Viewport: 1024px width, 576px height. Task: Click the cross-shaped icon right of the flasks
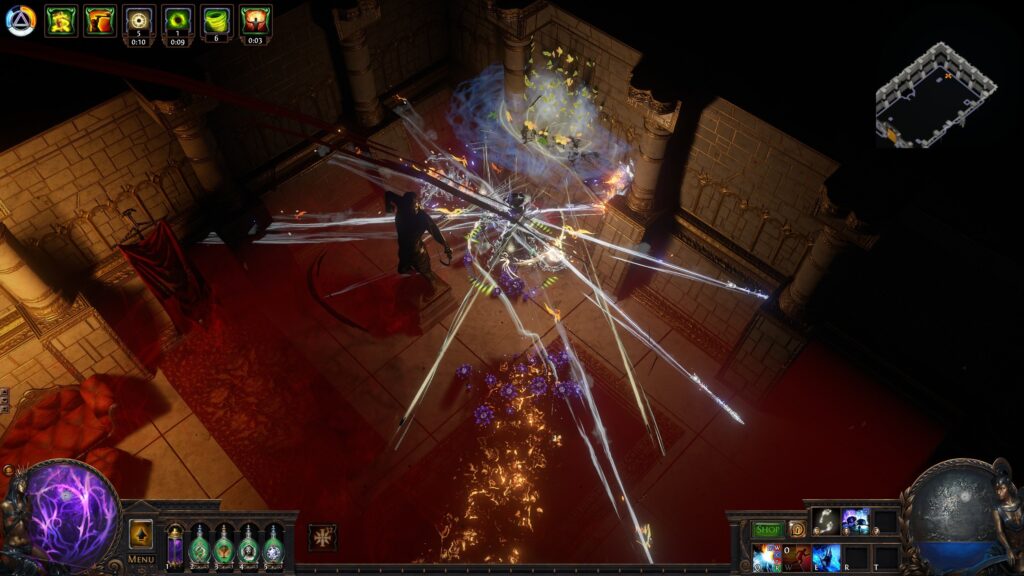[322, 537]
